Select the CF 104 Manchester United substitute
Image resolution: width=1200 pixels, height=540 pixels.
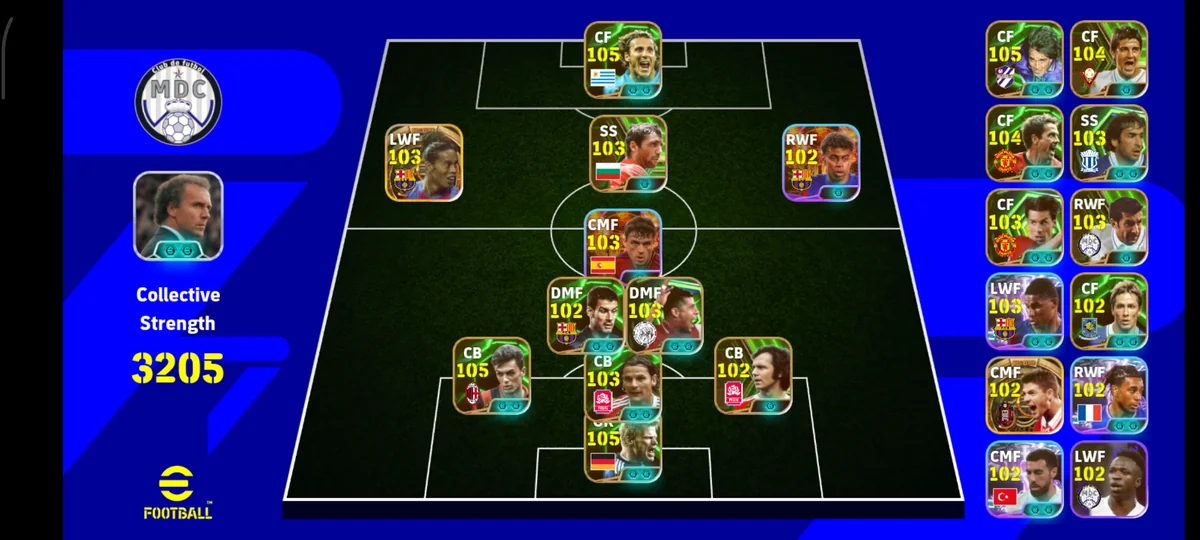(1024, 143)
